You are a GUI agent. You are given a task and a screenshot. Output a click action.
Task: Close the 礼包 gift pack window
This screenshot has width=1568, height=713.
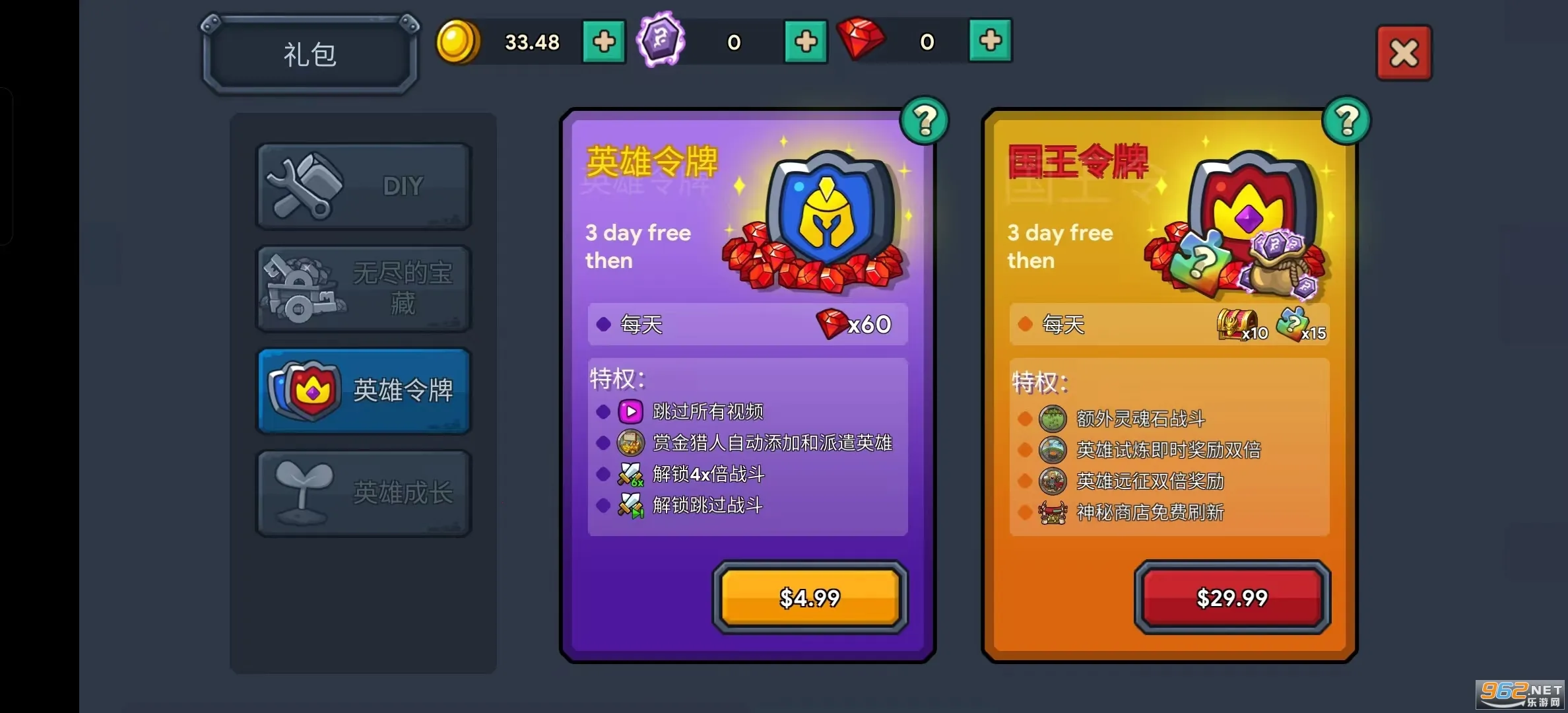[1404, 51]
